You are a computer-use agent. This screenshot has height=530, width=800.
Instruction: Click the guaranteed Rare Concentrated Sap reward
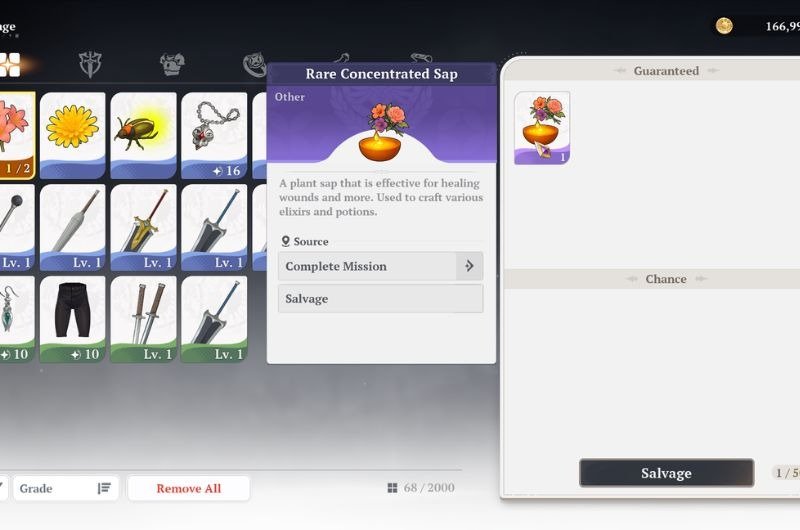pyautogui.click(x=542, y=128)
